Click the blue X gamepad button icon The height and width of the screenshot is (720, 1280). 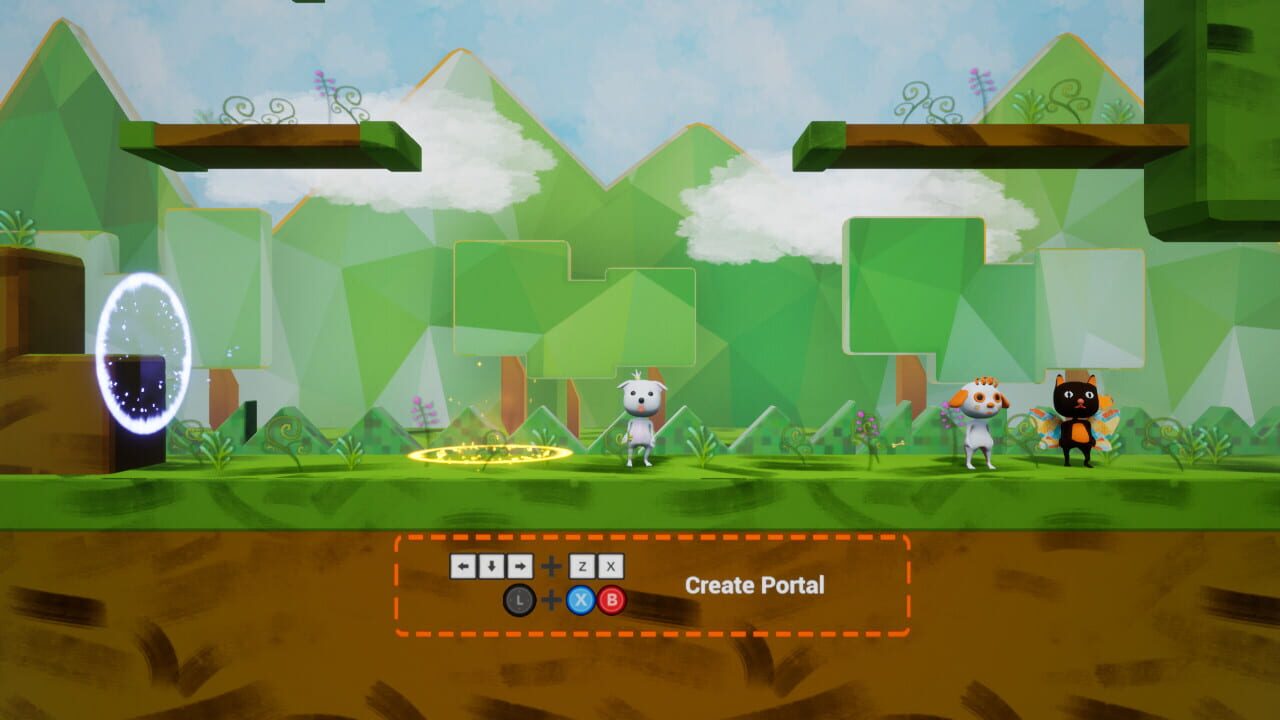pos(582,600)
